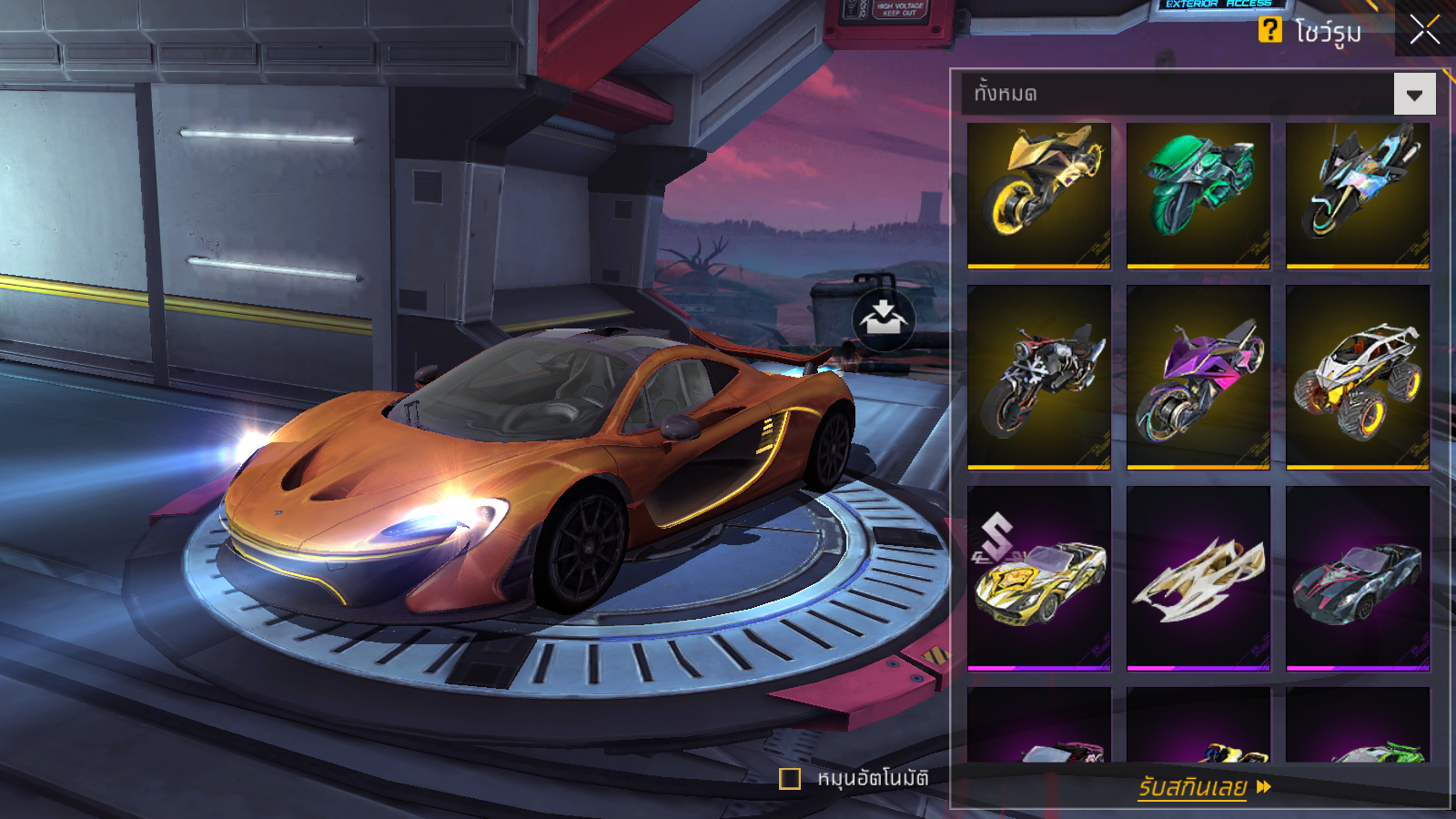Click the download icon beside the car
This screenshot has height=819, width=1456.
(x=883, y=319)
